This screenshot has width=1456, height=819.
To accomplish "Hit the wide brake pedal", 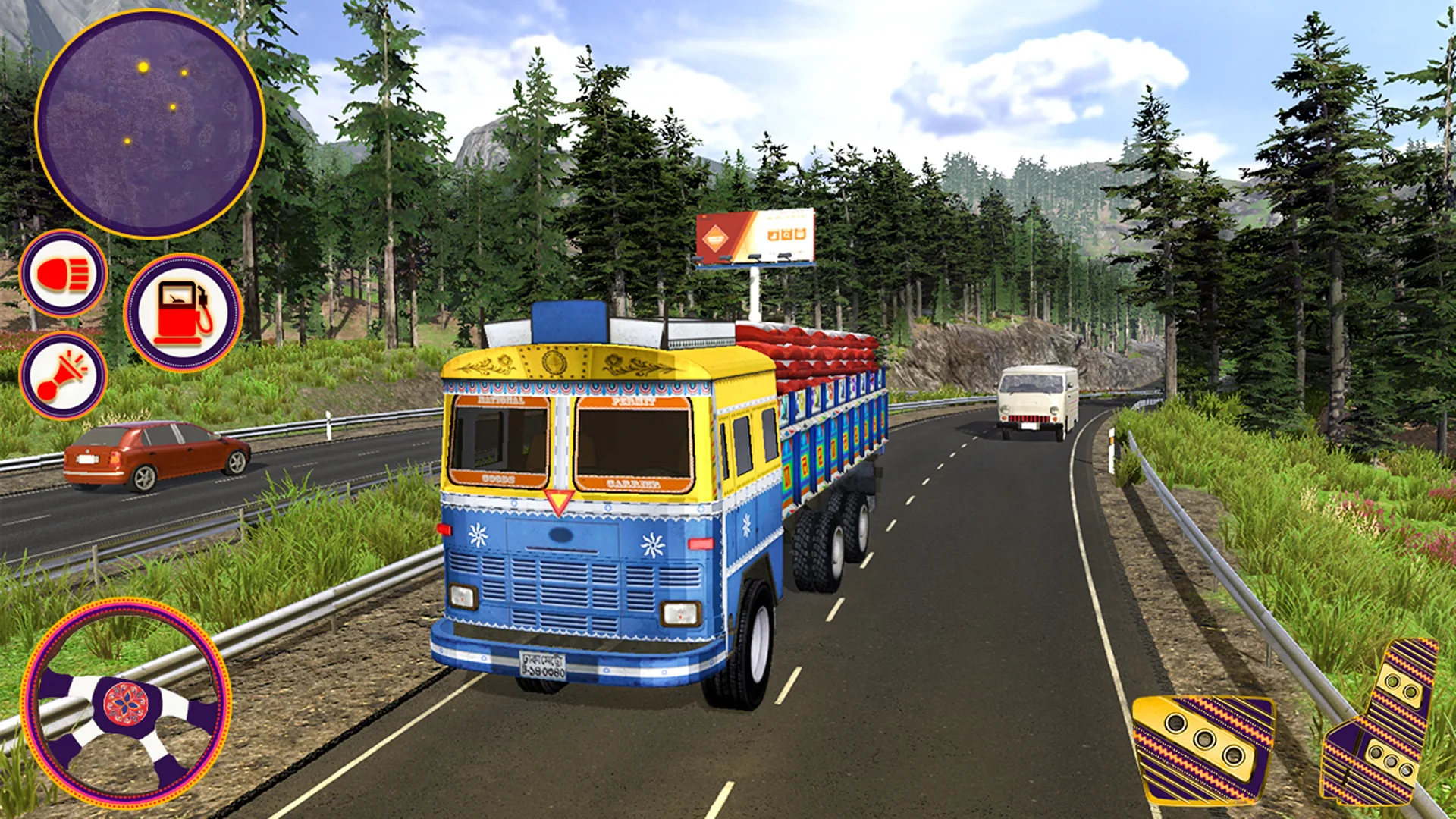I will pos(1203,748).
